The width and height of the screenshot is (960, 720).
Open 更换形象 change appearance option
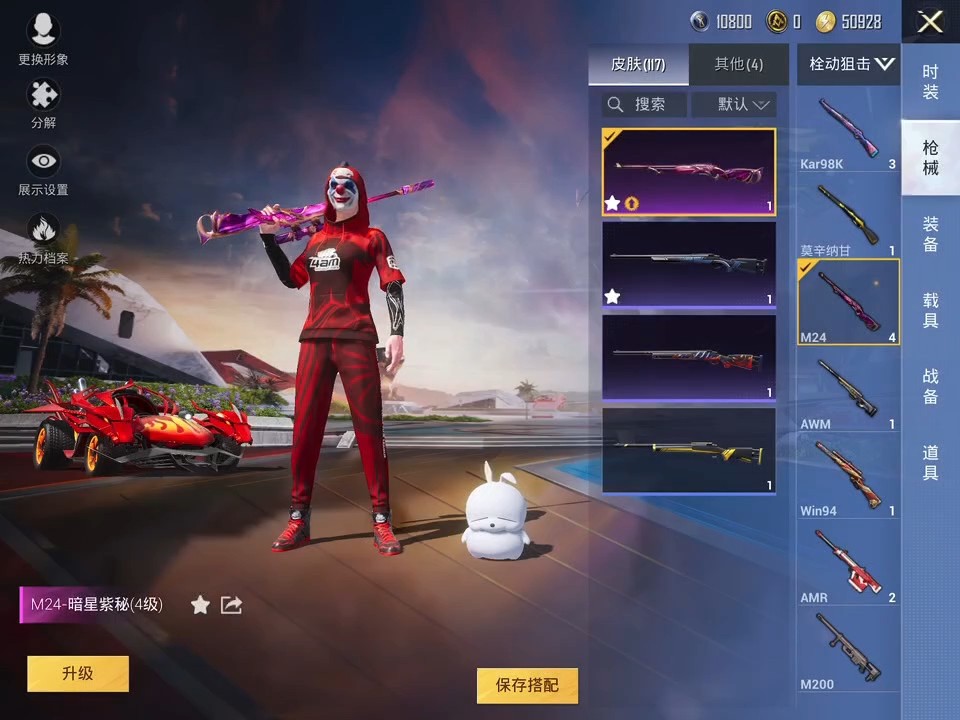43,39
